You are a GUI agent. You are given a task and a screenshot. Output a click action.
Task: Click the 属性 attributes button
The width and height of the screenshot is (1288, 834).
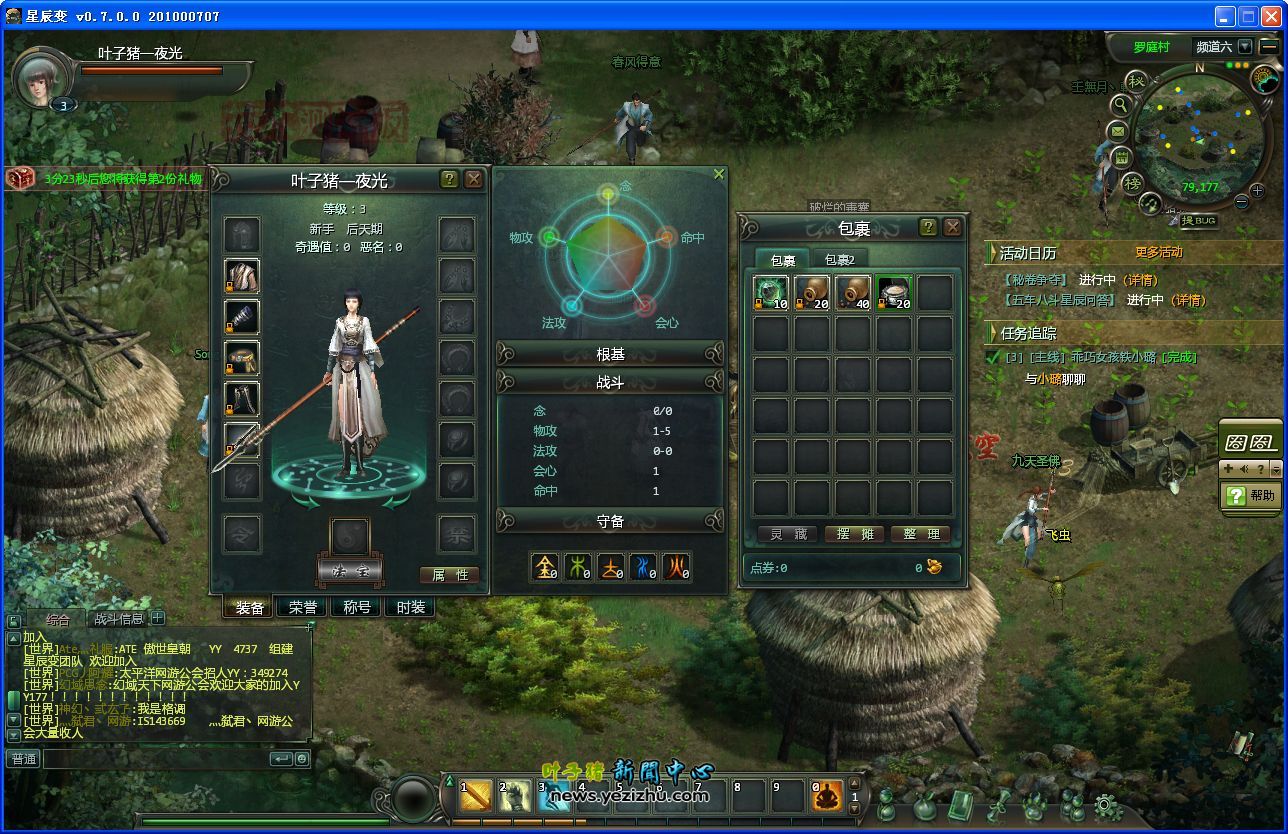[x=449, y=575]
